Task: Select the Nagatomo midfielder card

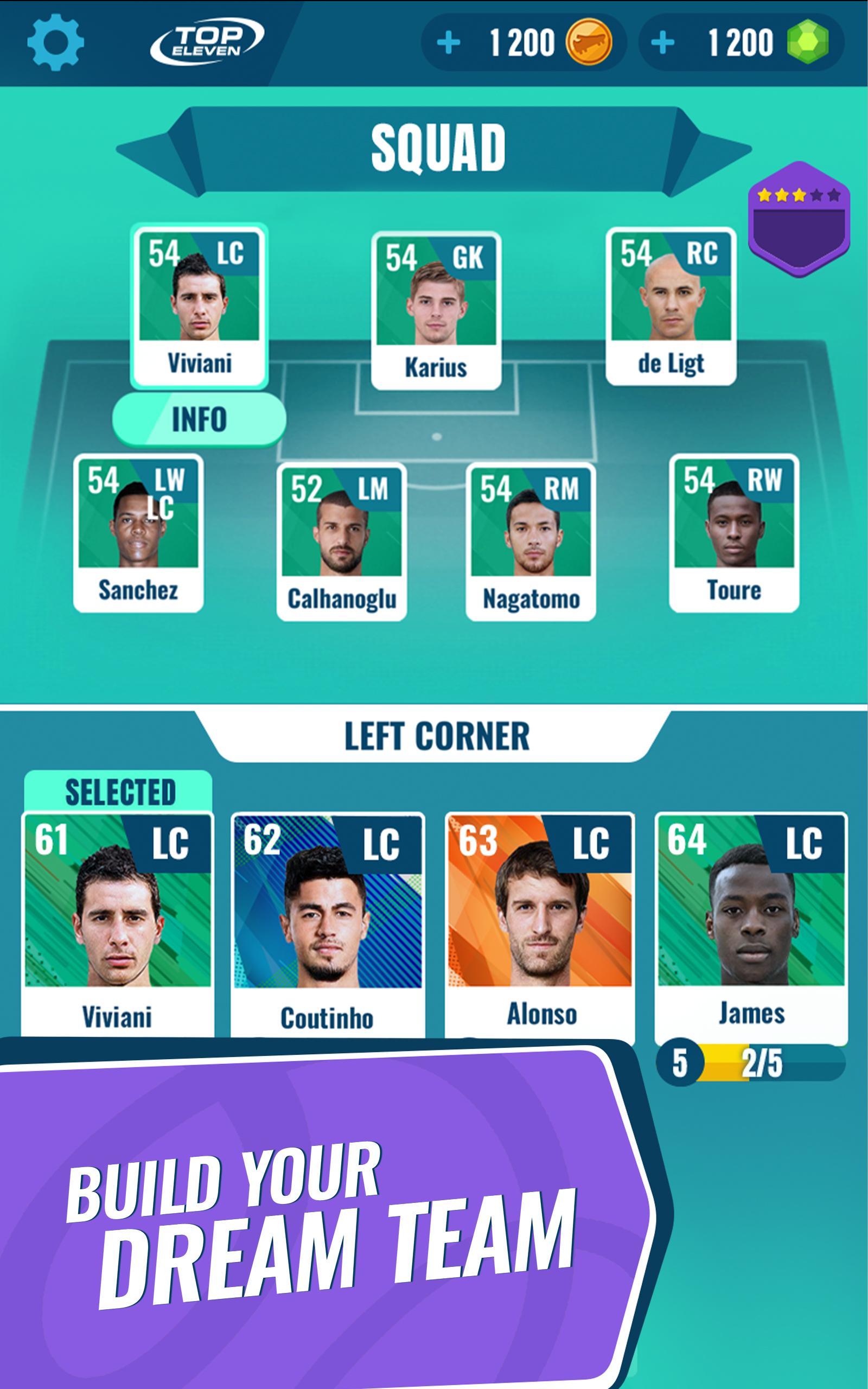Action: [x=533, y=539]
